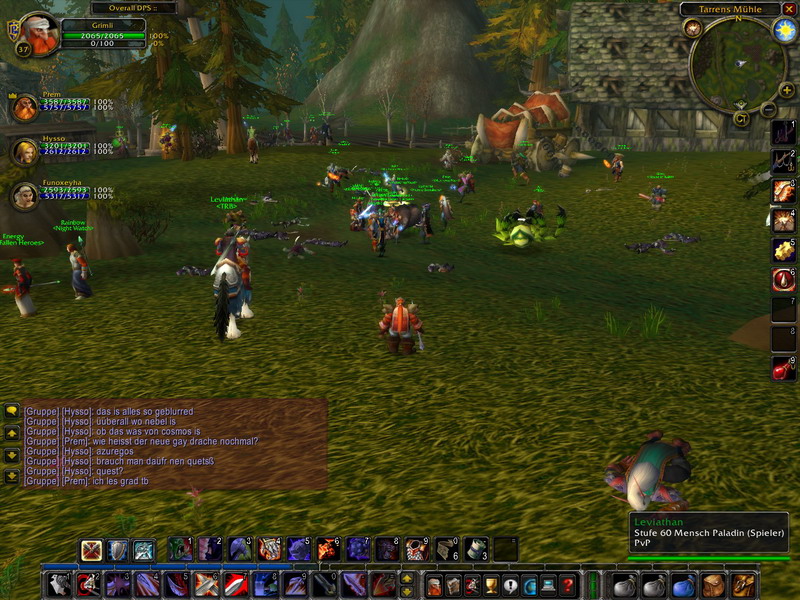The image size is (800, 600).
Task: Select the crossed swords stance button
Action: [92, 549]
